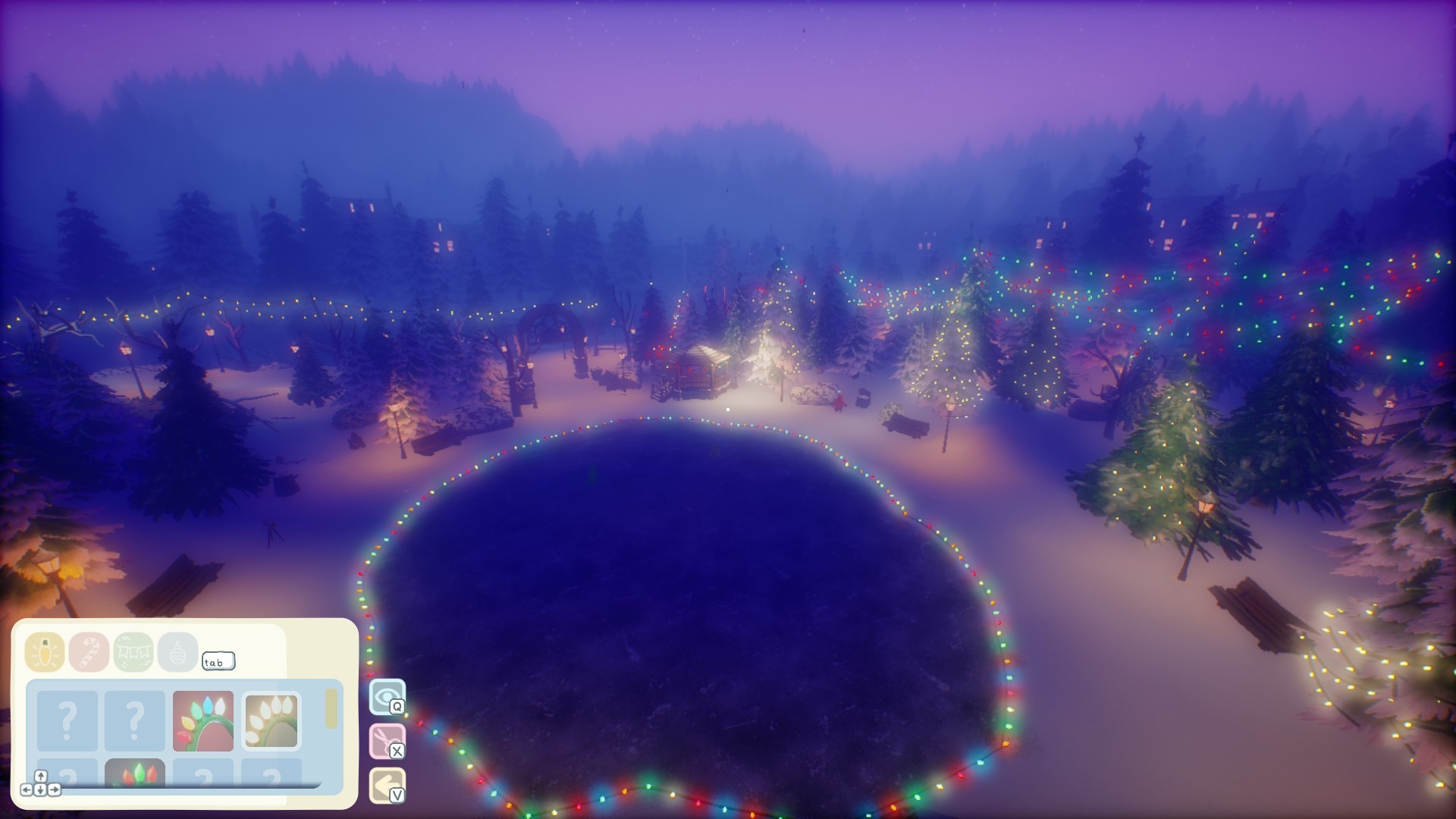Image resolution: width=1456 pixels, height=819 pixels.
Task: Activate the scissors cut tool
Action: pyautogui.click(x=387, y=741)
